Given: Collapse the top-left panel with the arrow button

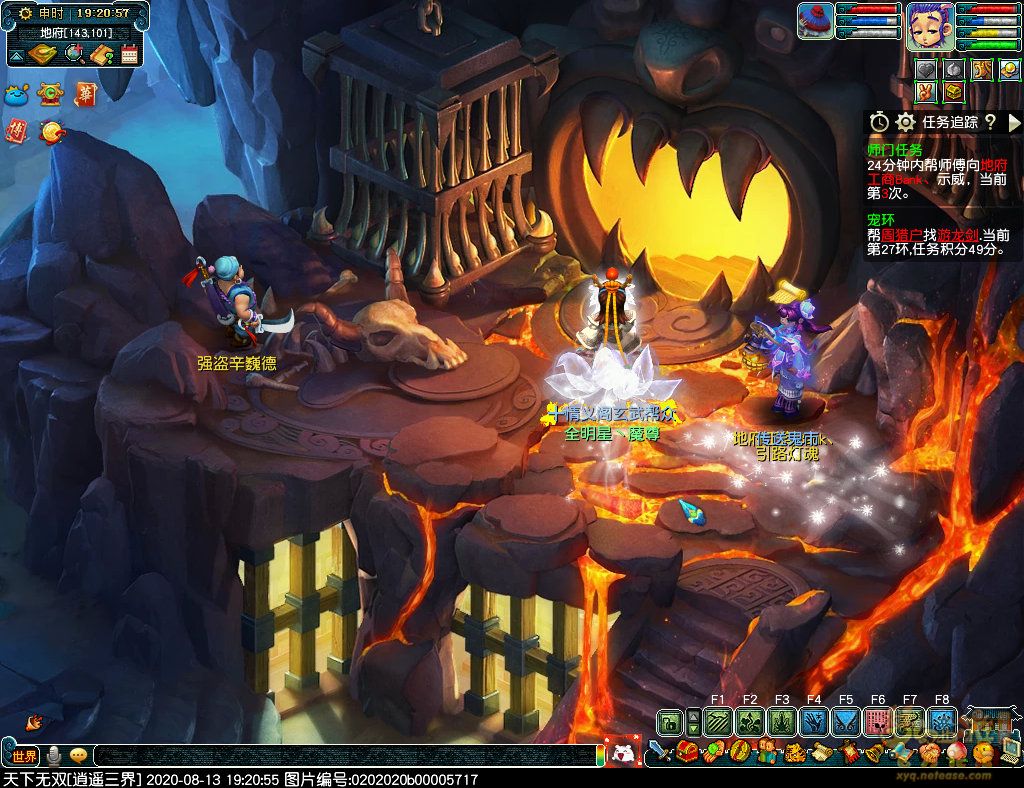Looking at the screenshot, I should point(17,55).
